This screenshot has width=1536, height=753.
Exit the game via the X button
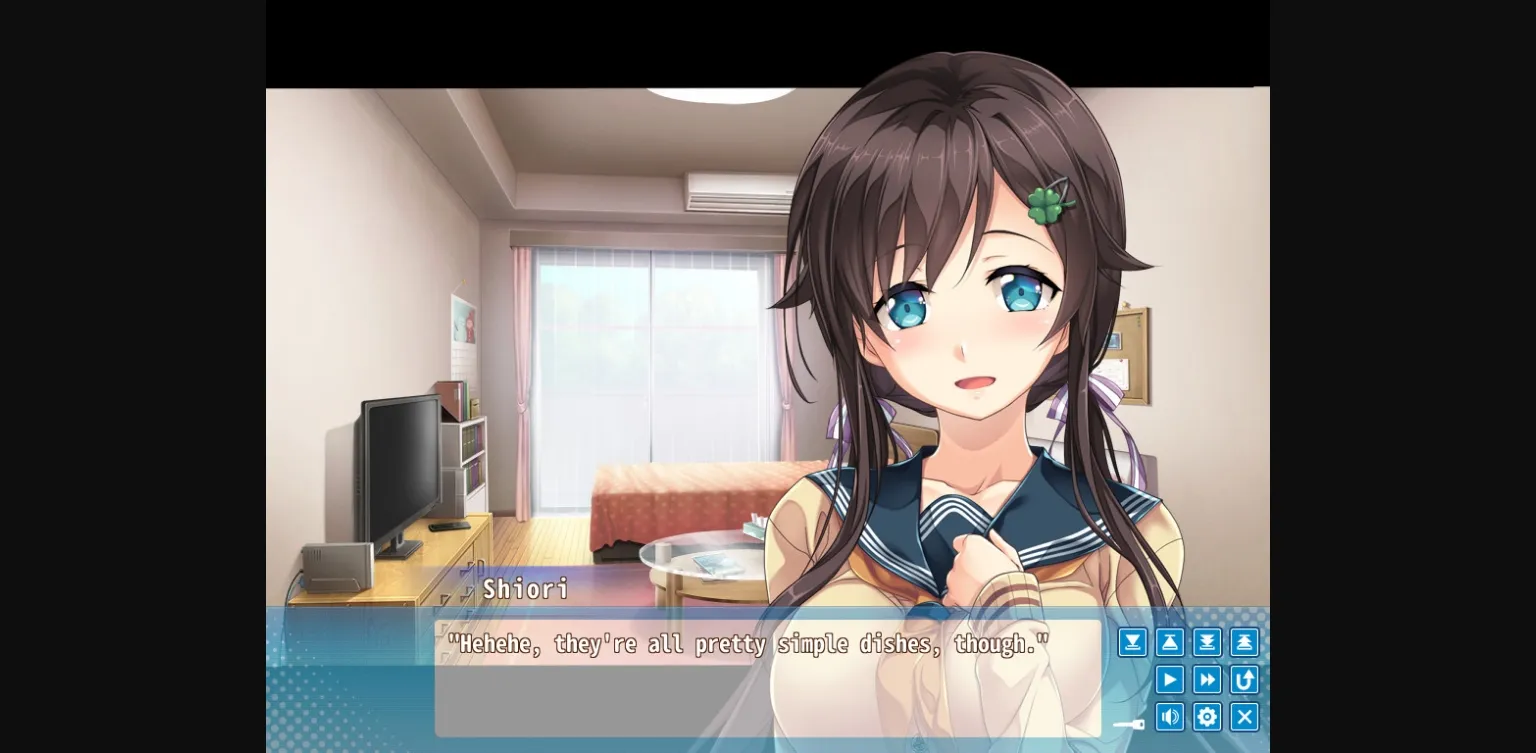(x=1244, y=716)
